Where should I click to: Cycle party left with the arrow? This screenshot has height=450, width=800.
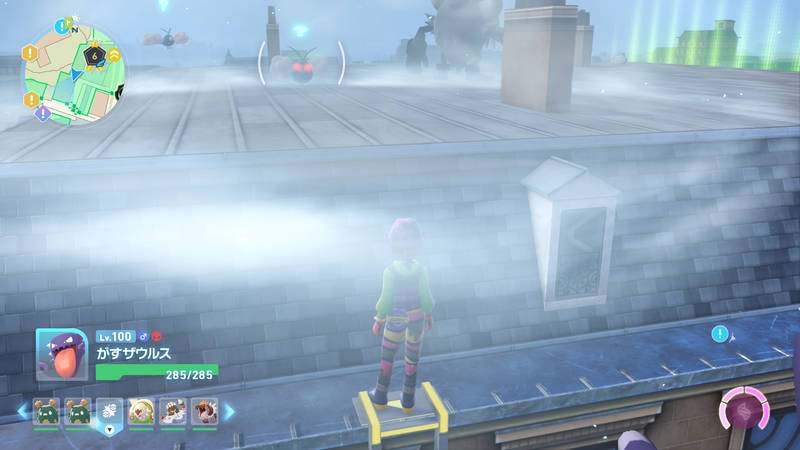pos(22,410)
